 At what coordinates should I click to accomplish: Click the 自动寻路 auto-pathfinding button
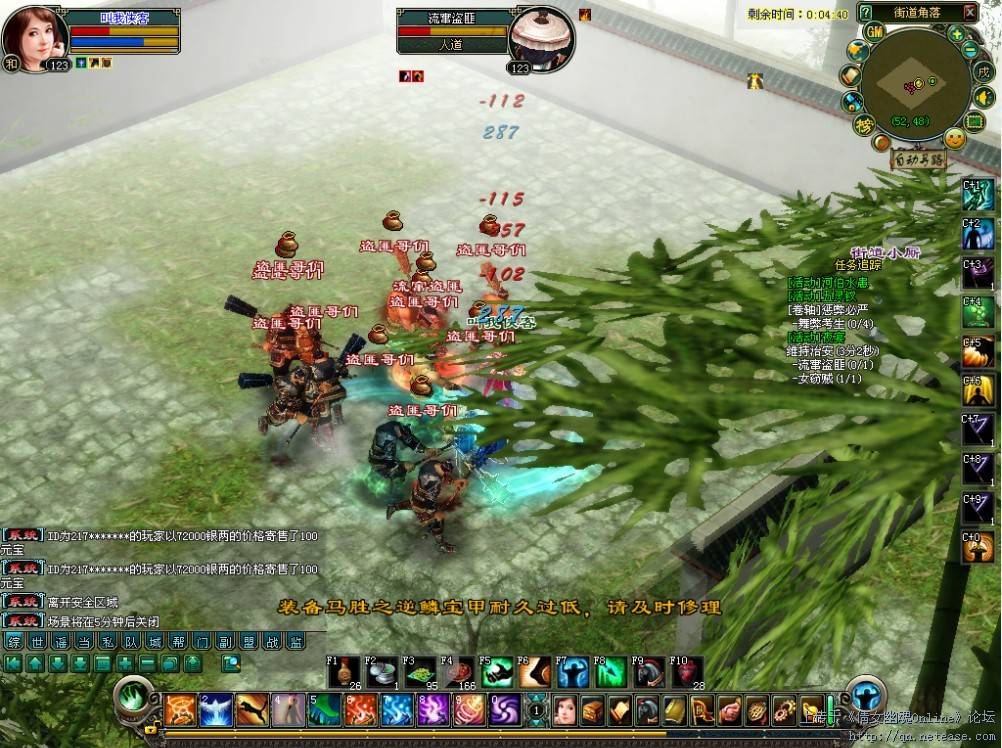coord(918,159)
